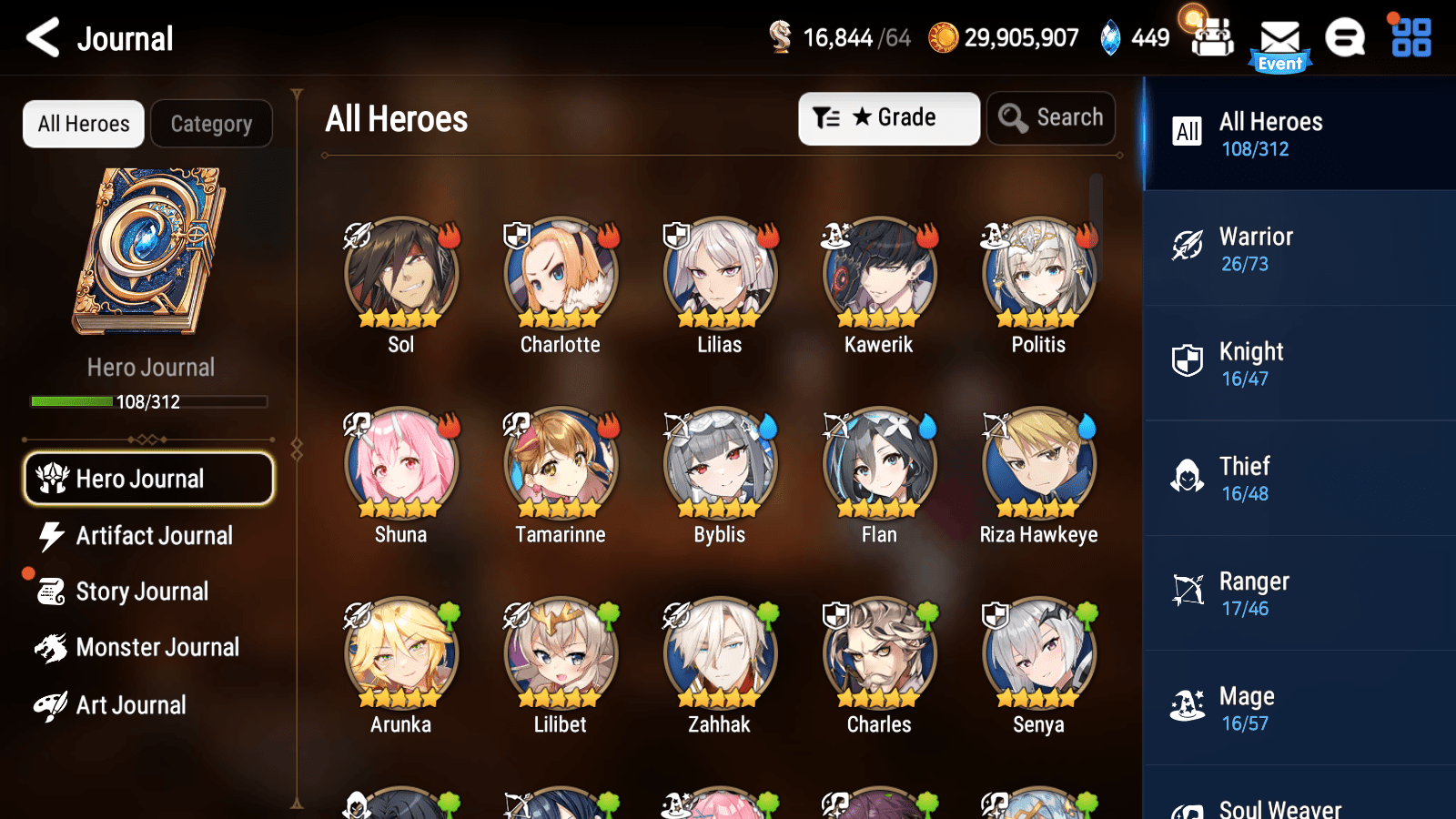Open the in-game chat
The image size is (1456, 819).
[1344, 38]
